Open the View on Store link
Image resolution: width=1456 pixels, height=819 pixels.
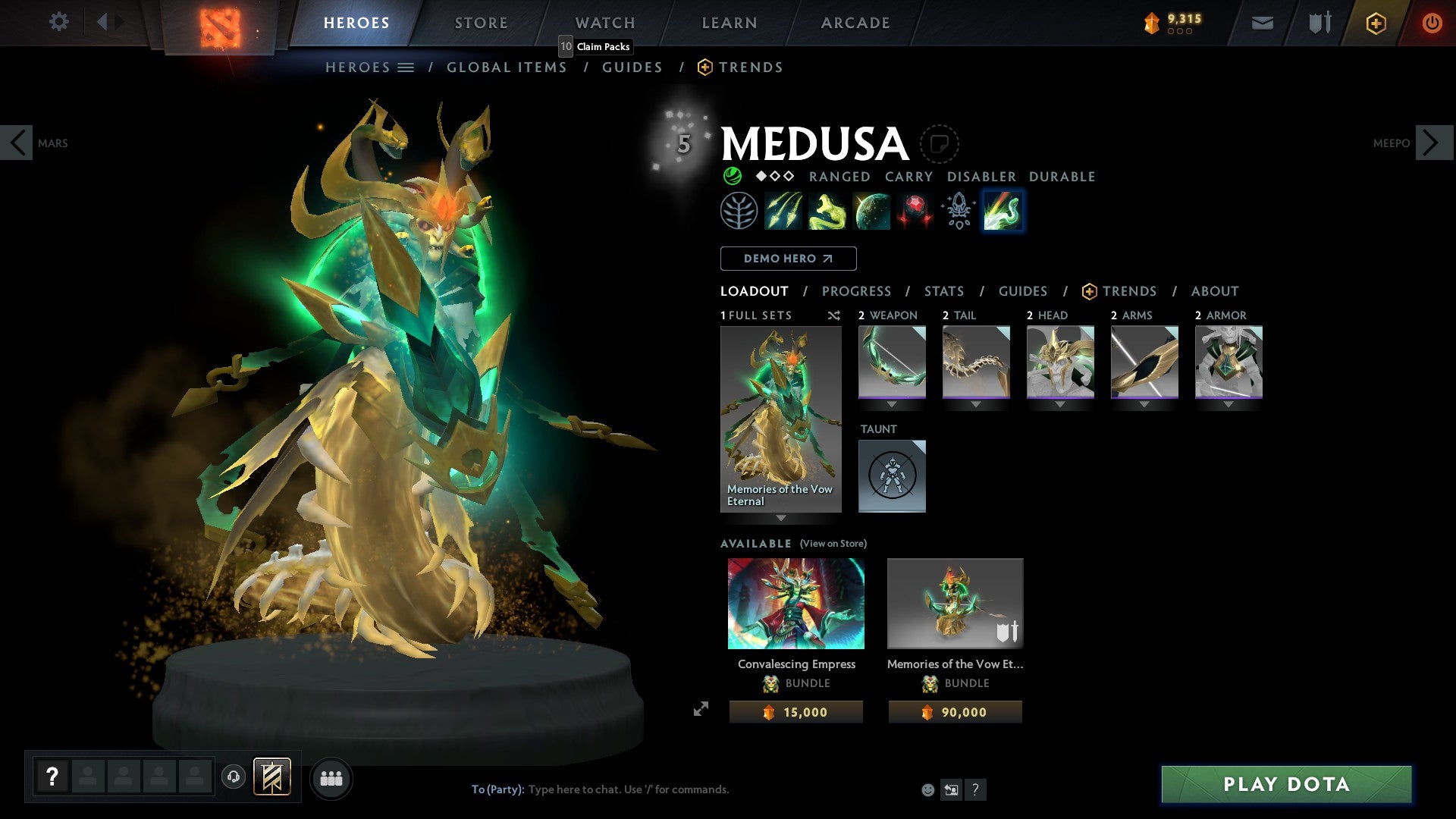click(x=832, y=544)
